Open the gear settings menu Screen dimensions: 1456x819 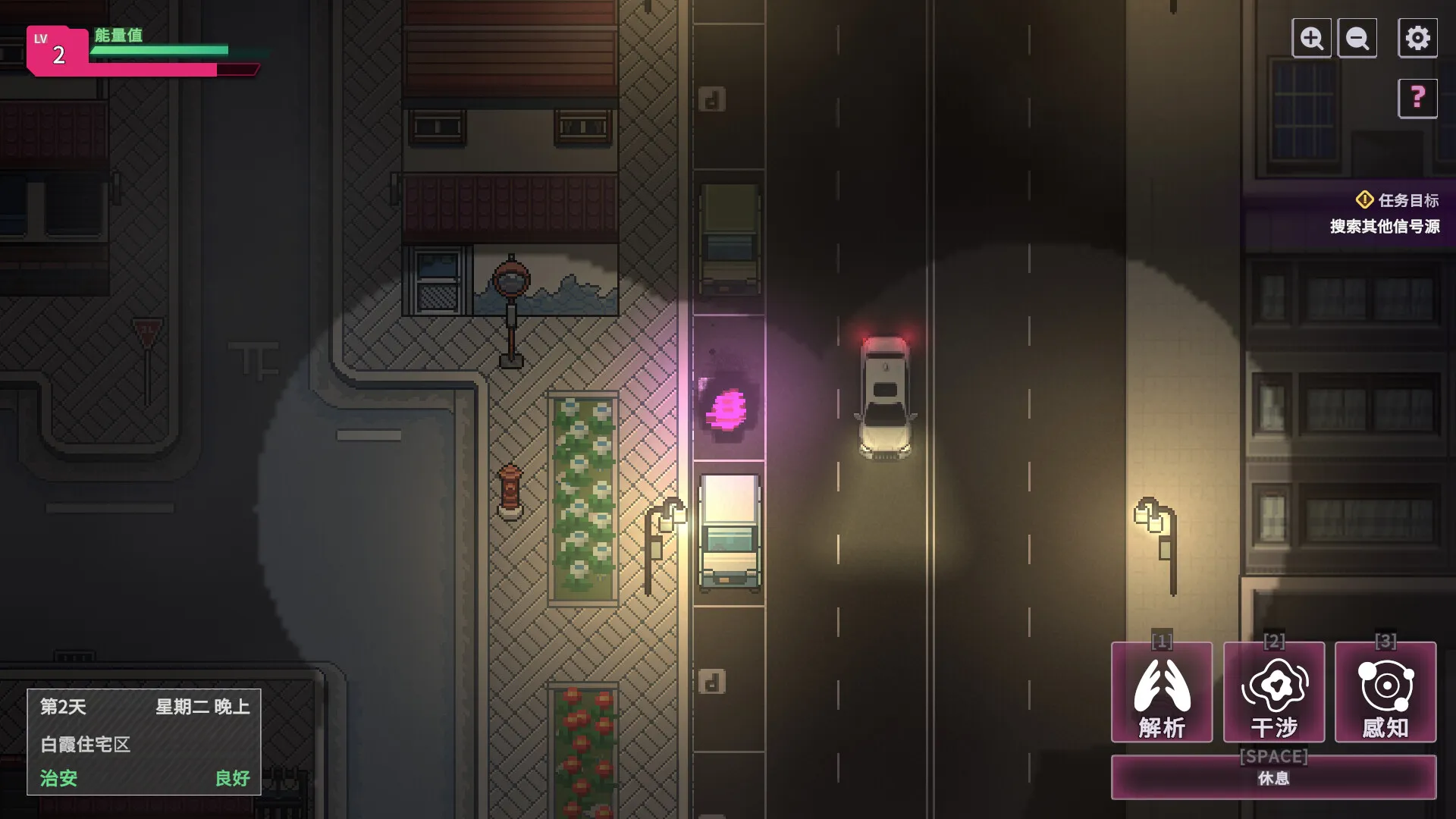coord(1417,38)
